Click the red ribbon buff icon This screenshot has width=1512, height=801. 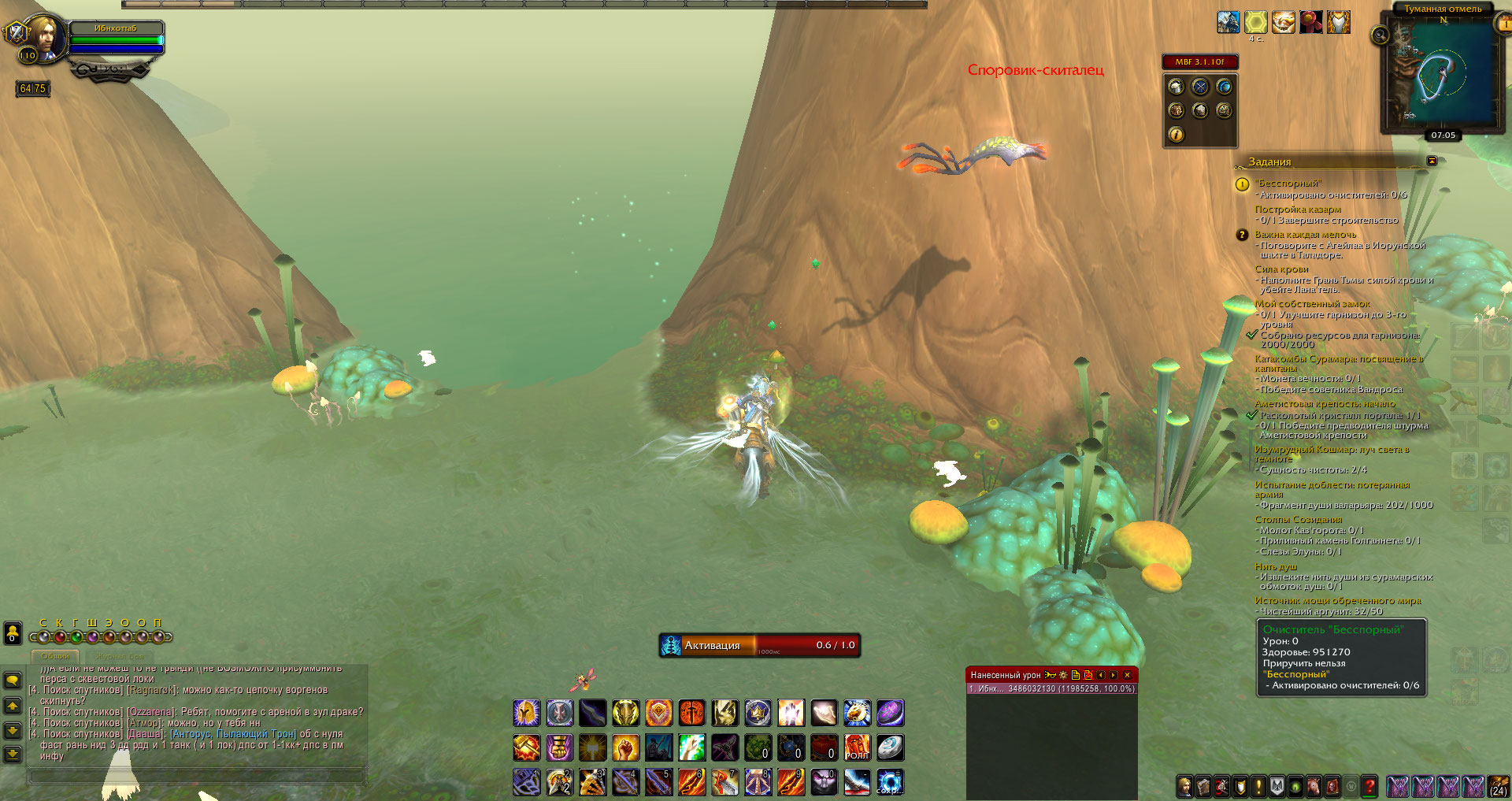click(x=1311, y=22)
